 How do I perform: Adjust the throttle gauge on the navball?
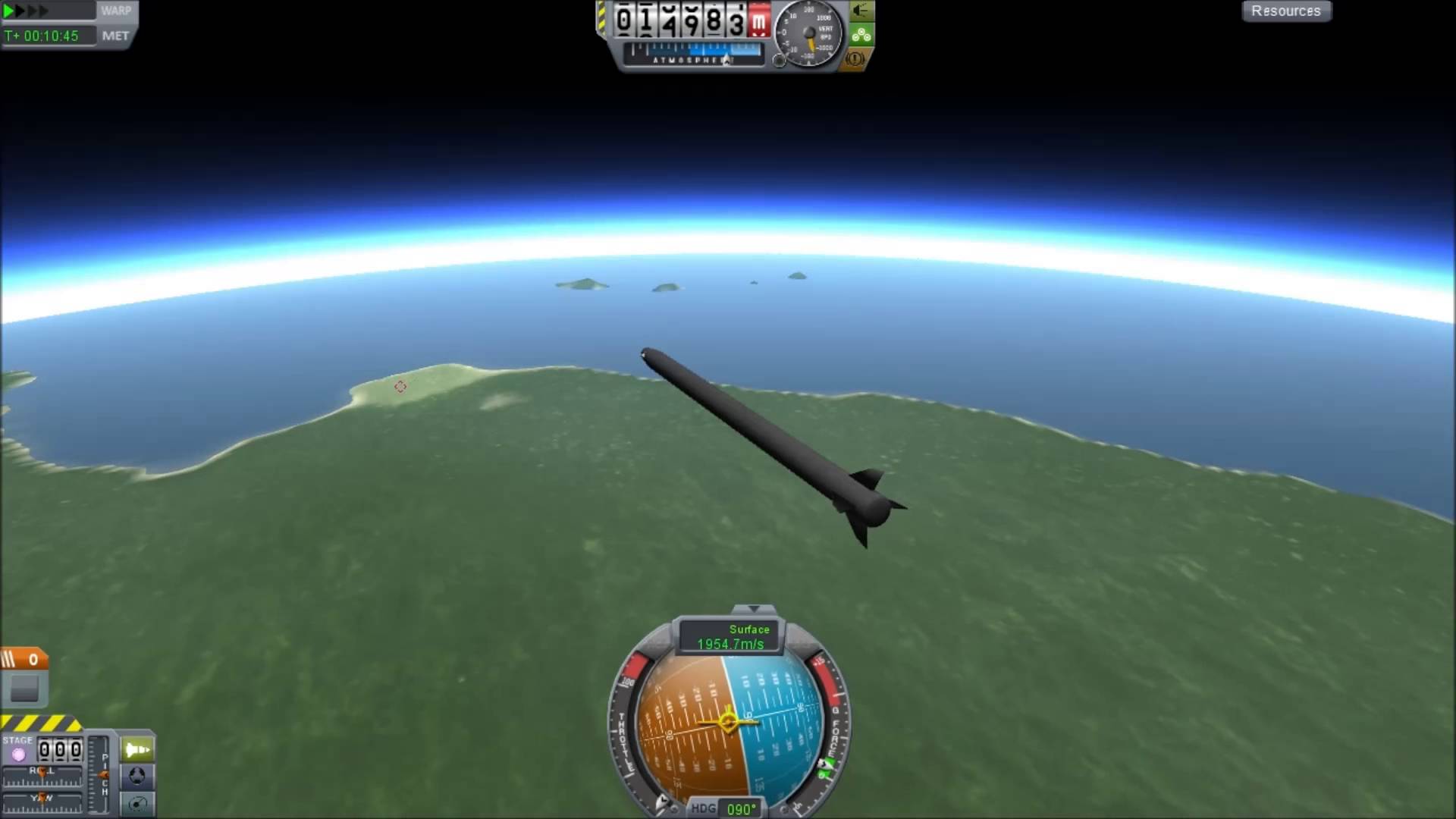(625, 728)
